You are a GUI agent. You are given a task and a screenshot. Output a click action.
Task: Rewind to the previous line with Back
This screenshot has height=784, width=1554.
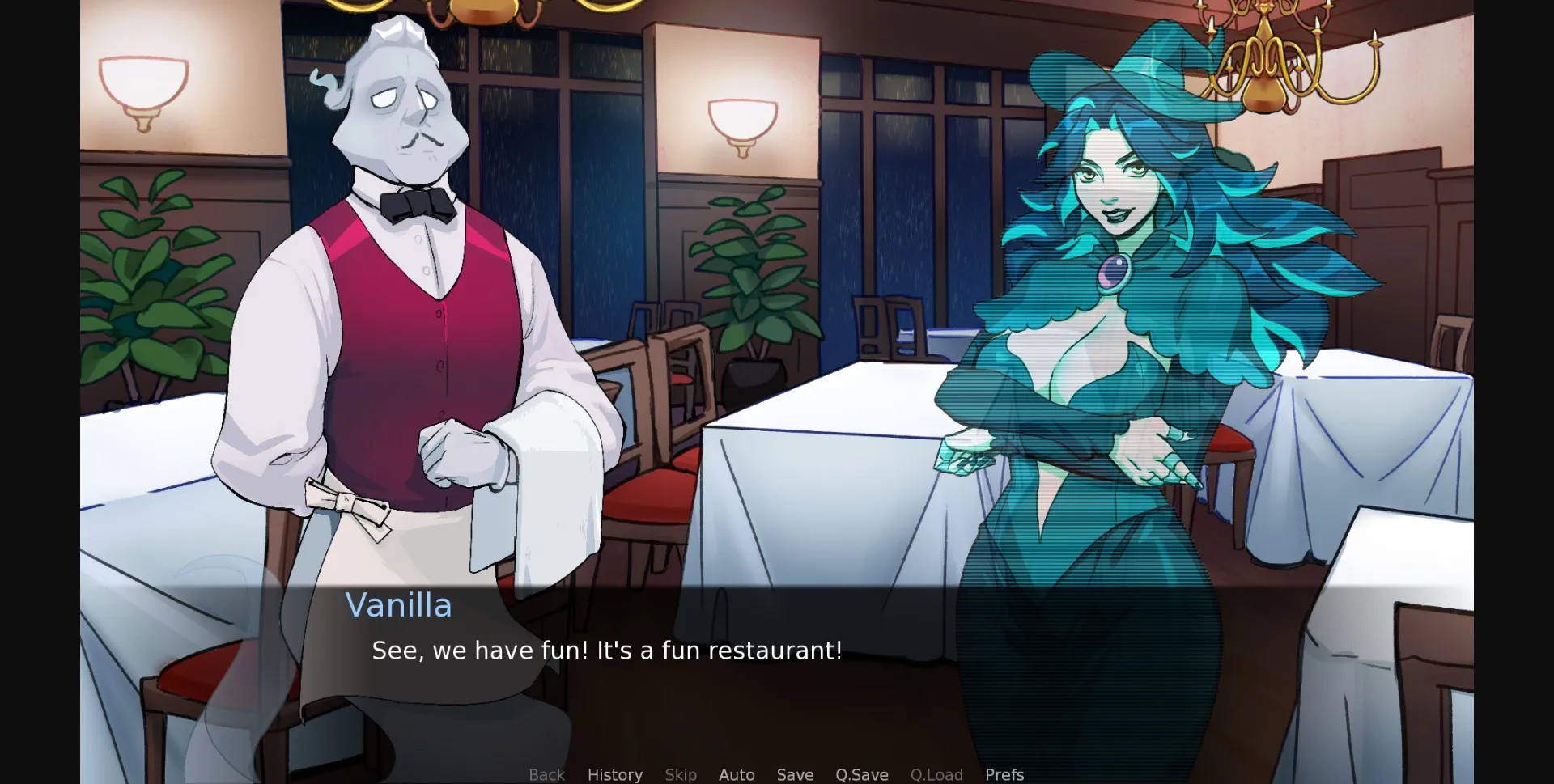(546, 774)
